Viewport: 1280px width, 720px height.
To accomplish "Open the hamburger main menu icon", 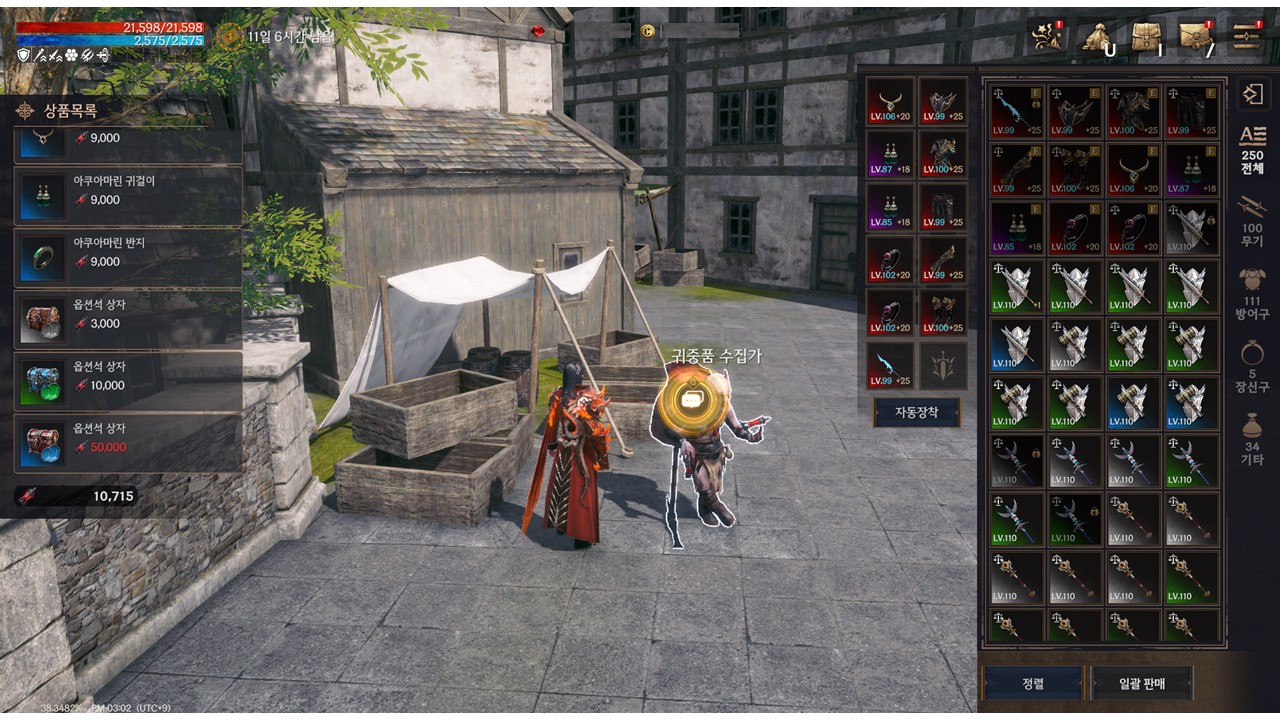I will 1246,36.
